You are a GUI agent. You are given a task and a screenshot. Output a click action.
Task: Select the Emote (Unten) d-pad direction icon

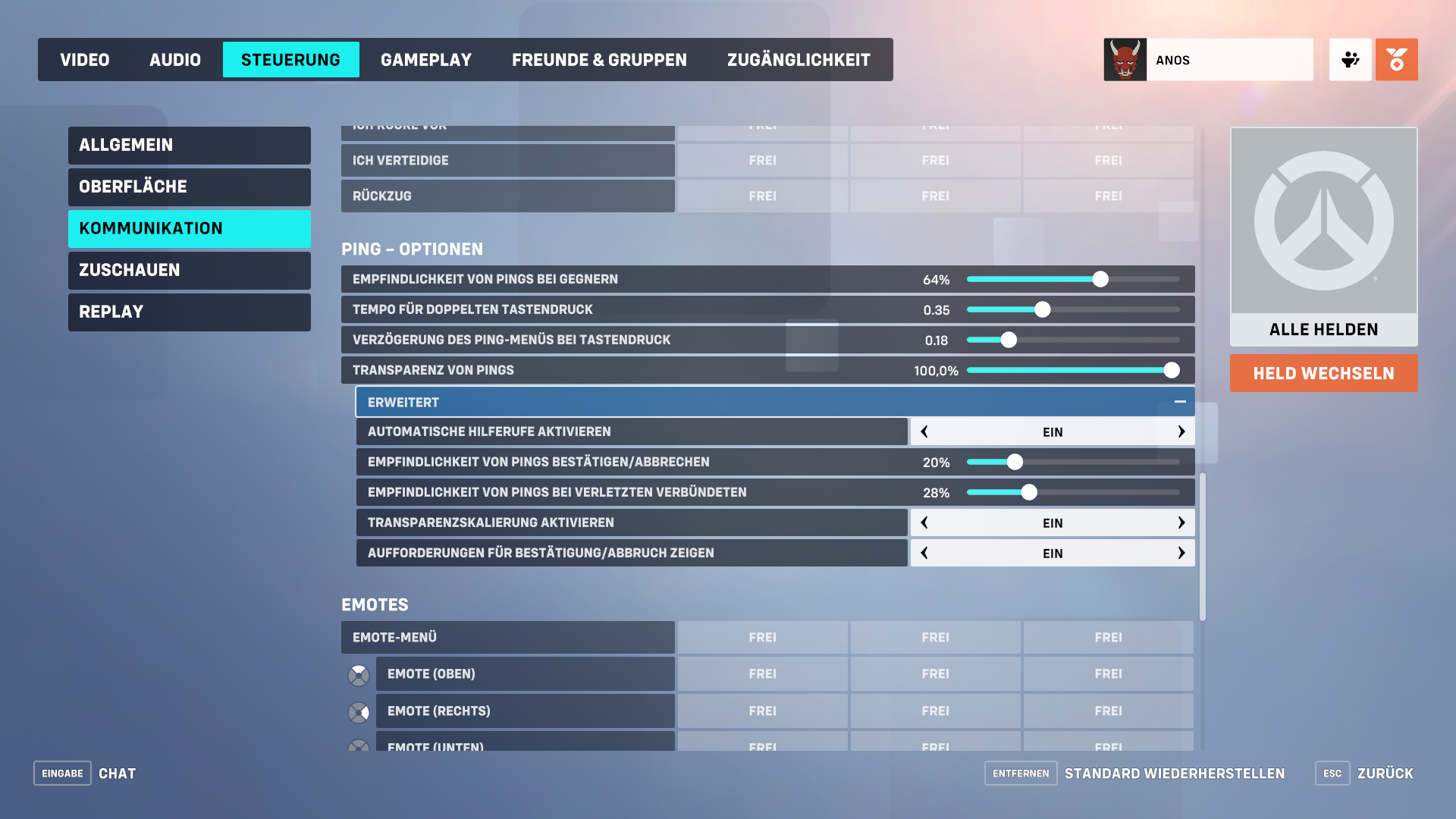pyautogui.click(x=359, y=745)
